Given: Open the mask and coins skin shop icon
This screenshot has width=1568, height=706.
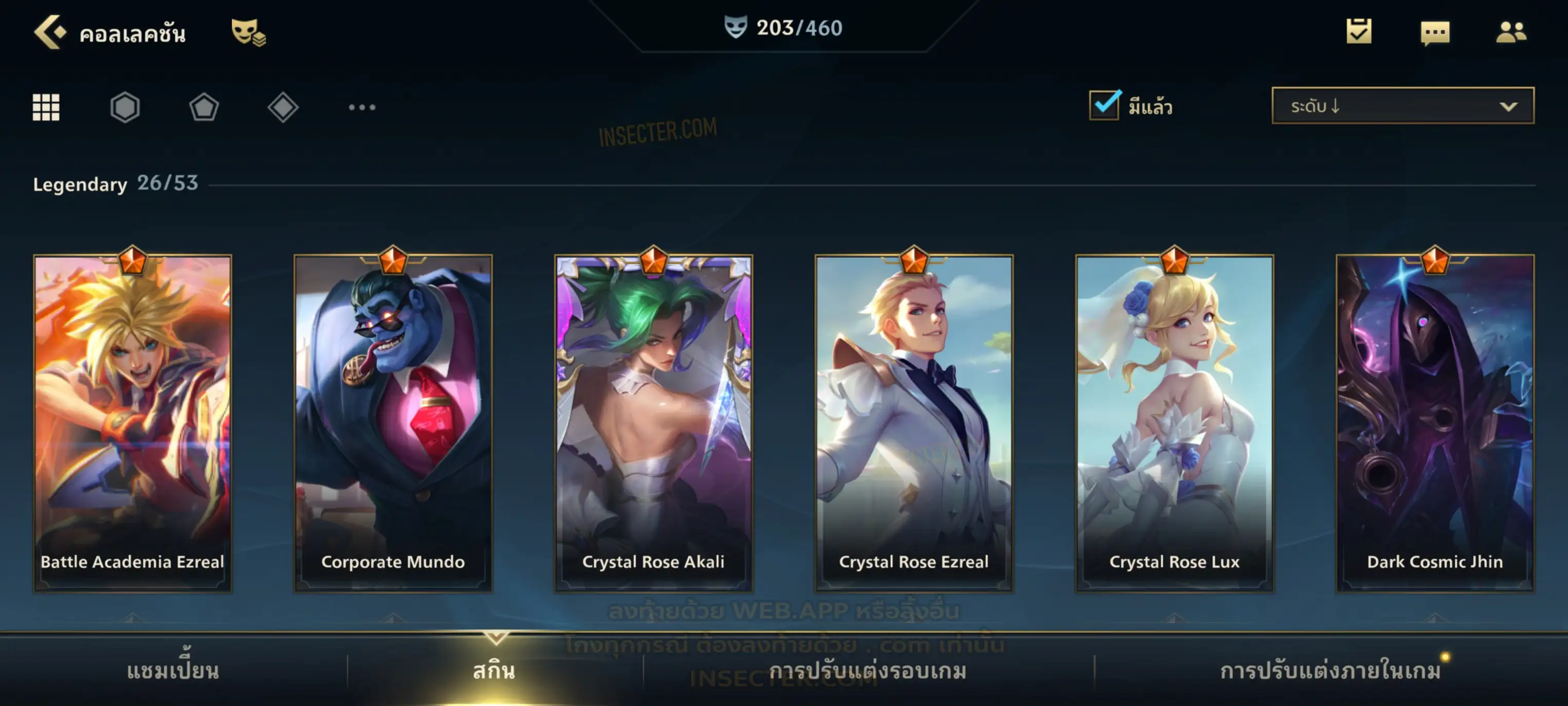Looking at the screenshot, I should [247, 32].
